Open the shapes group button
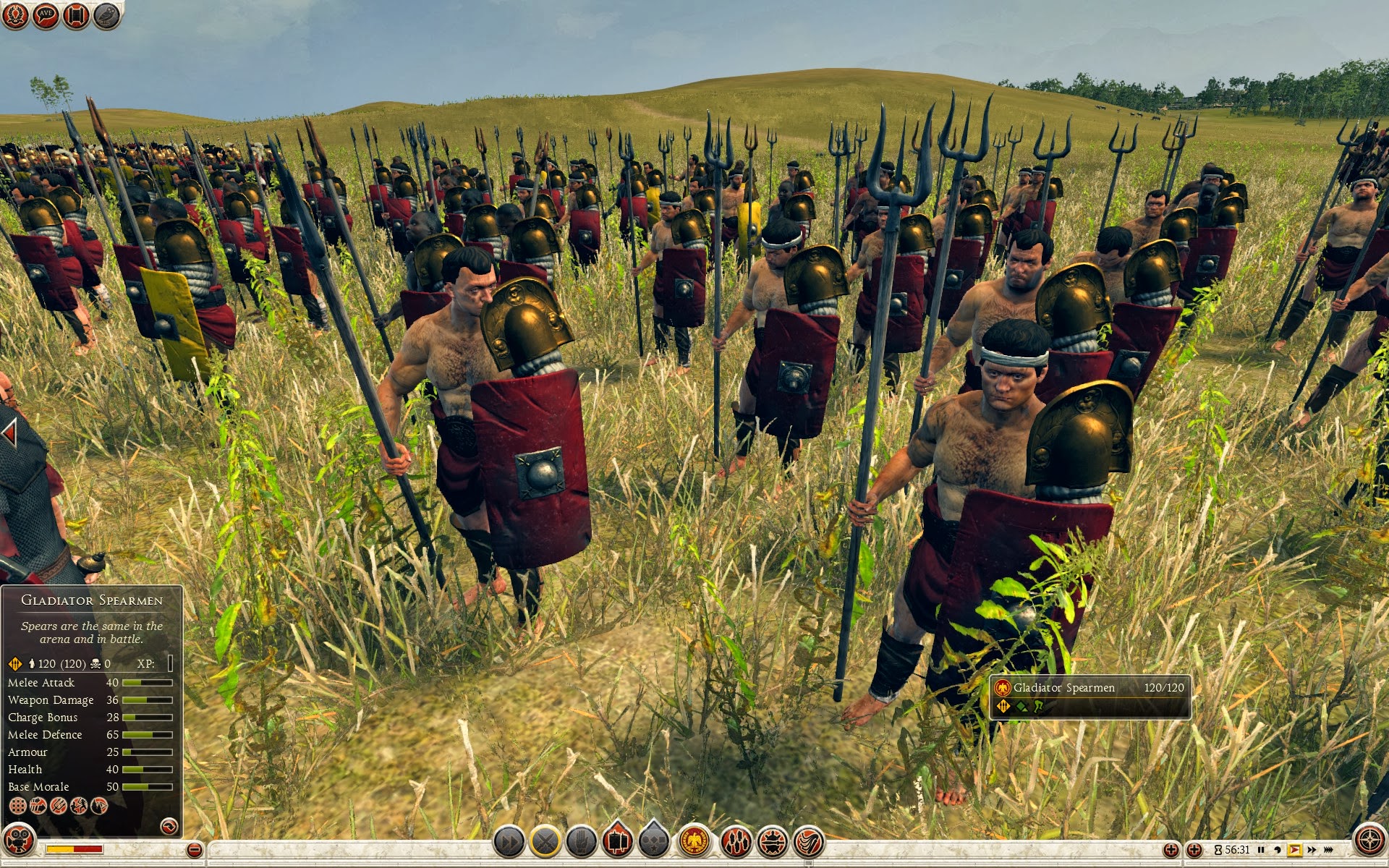 (x=653, y=841)
